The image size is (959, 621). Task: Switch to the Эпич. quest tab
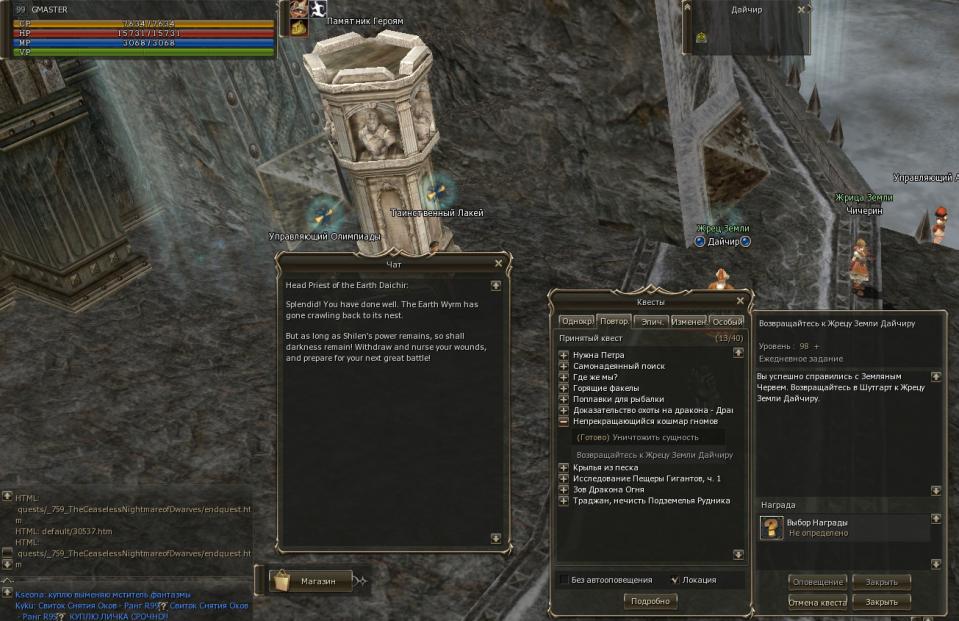coord(652,322)
